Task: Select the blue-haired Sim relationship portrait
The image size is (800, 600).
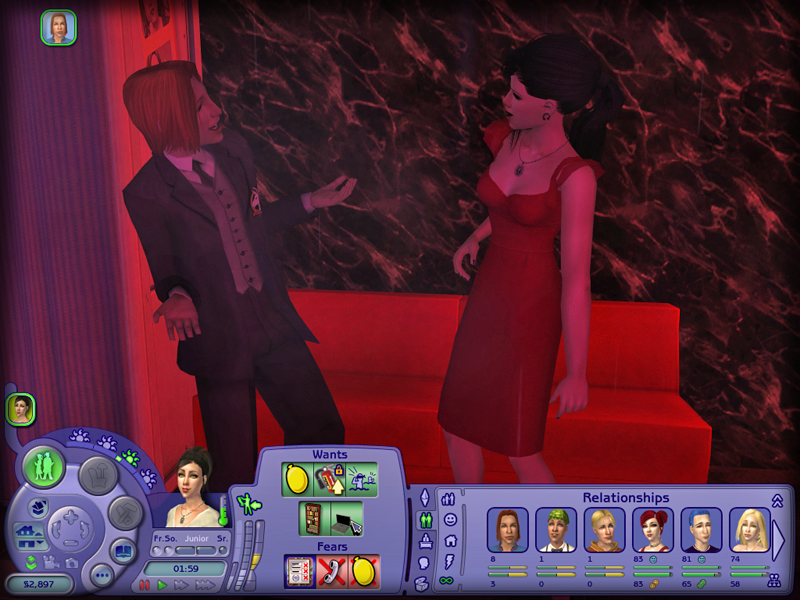Action: coord(701,530)
